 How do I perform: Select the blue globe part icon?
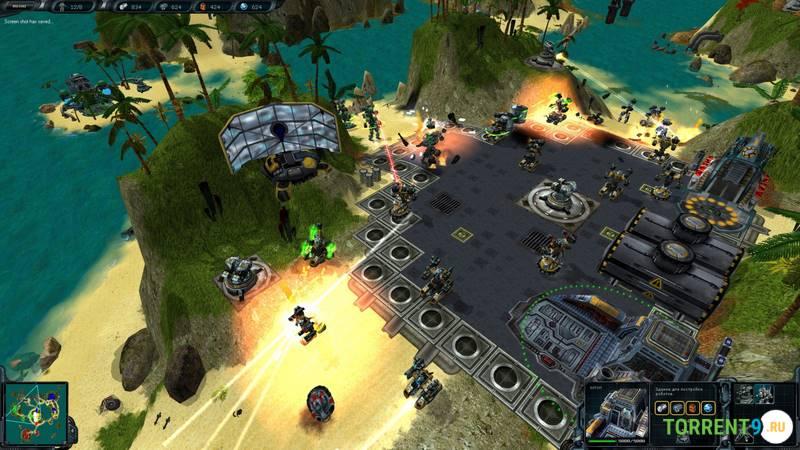coord(708,408)
